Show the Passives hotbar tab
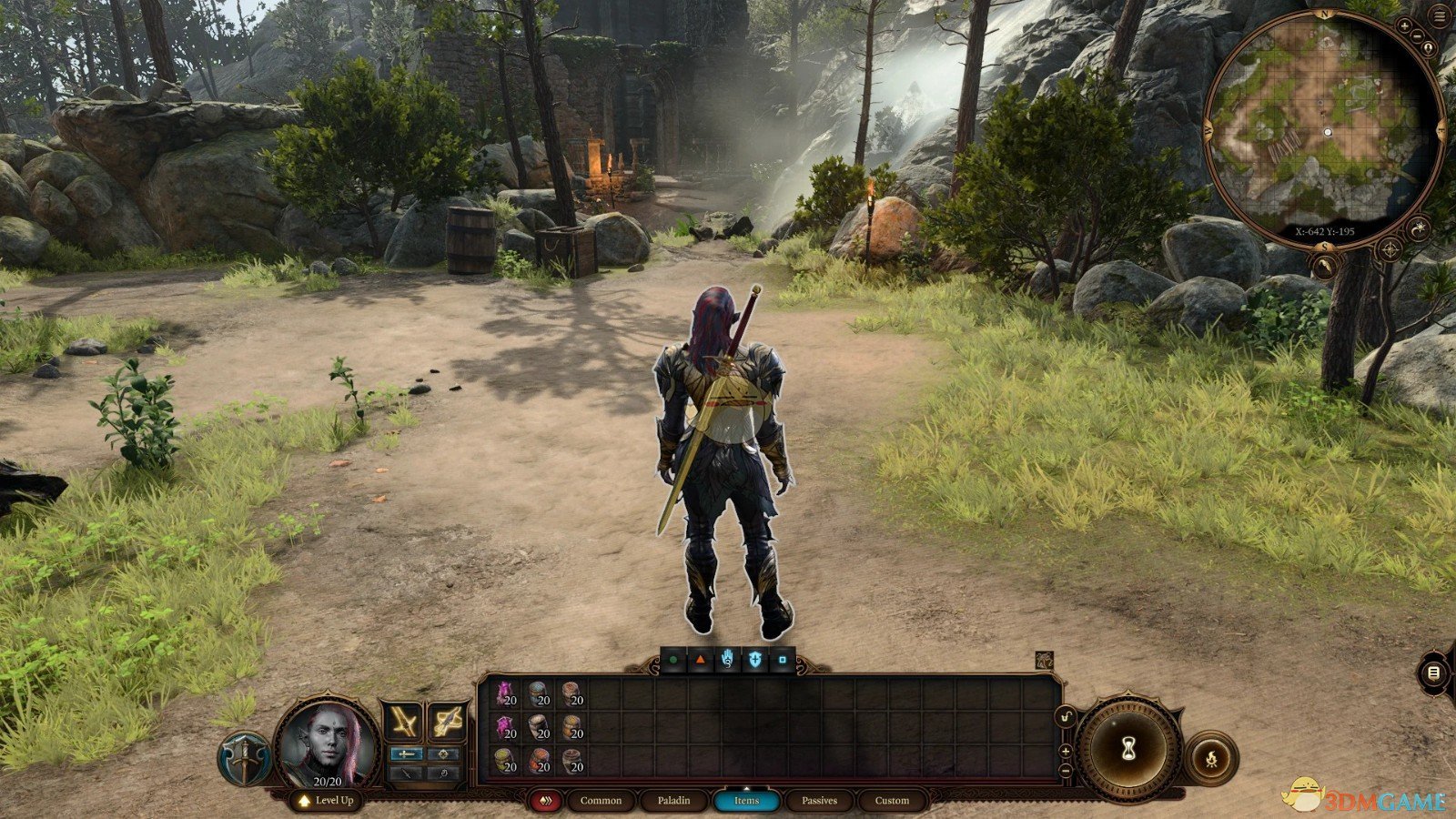Image resolution: width=1456 pixels, height=819 pixels. pos(819,801)
